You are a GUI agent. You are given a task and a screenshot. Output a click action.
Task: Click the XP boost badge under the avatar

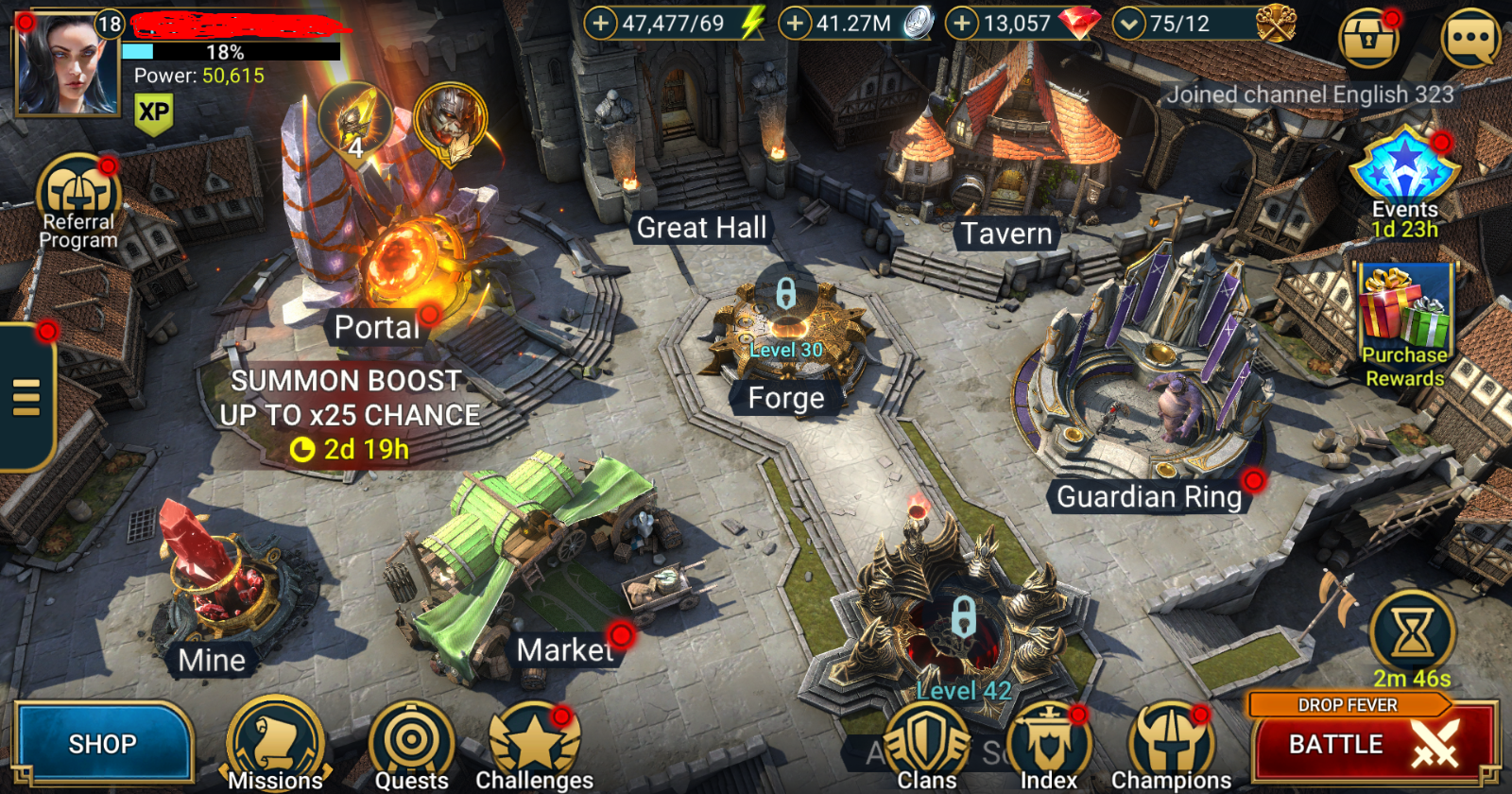coord(154,113)
